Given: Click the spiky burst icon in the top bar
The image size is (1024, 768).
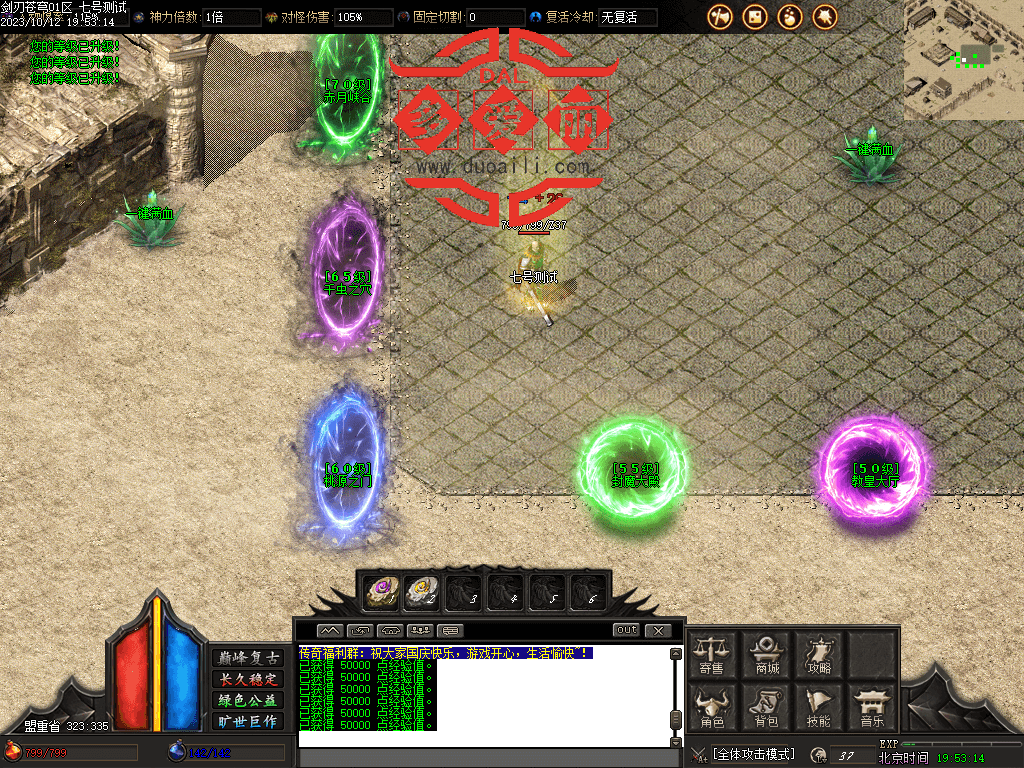Looking at the screenshot, I should click(x=825, y=17).
